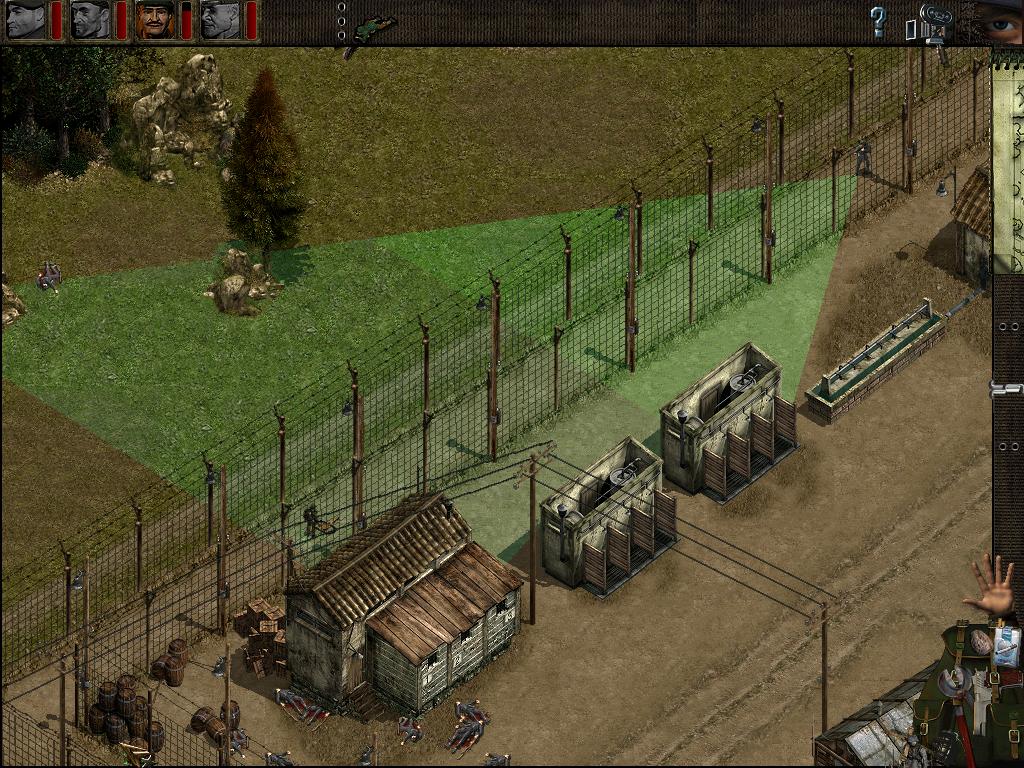Open the notepad tab on the right edge
This screenshot has height=768, width=1024.
(1007, 160)
